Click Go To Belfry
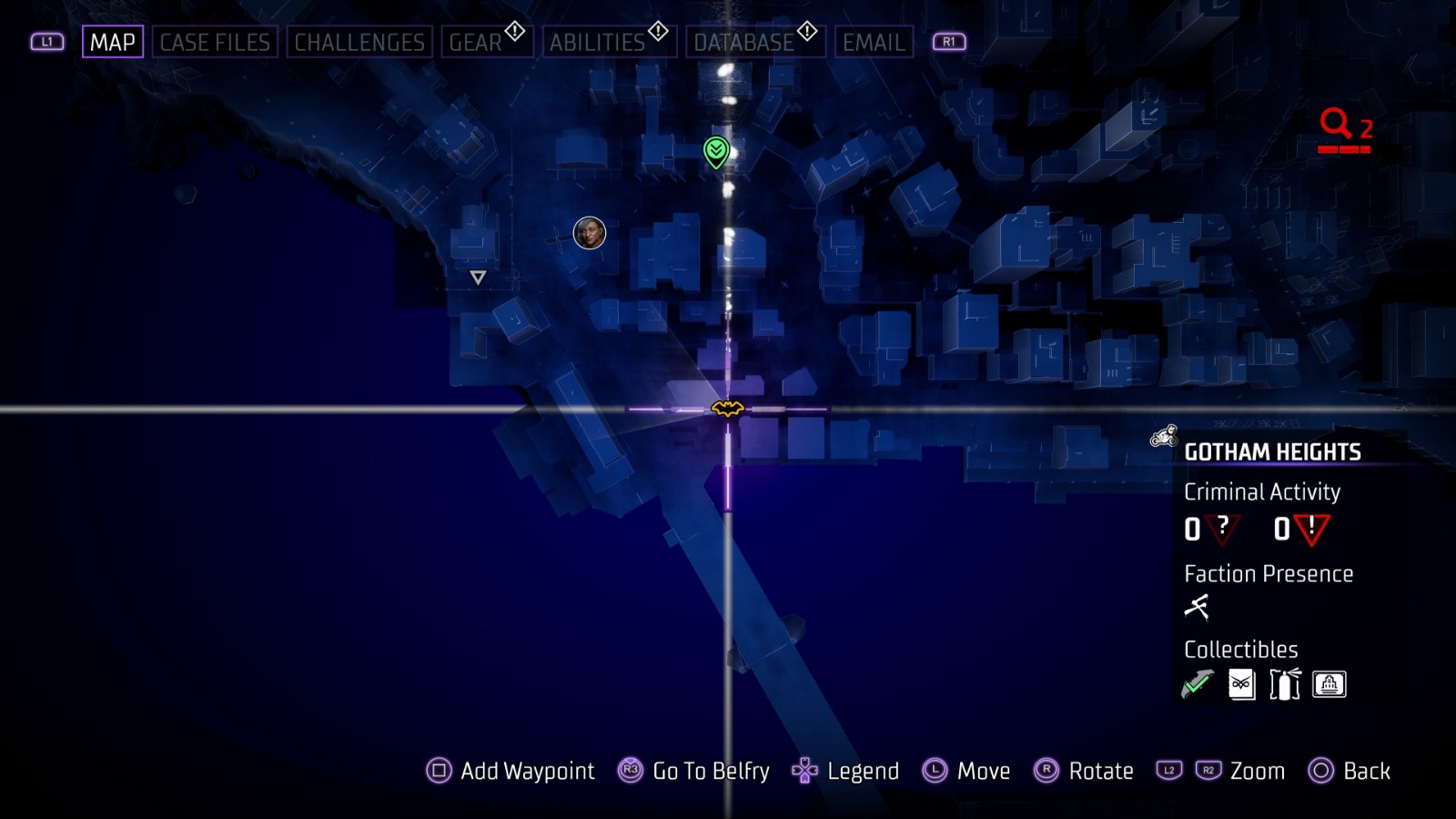The height and width of the screenshot is (819, 1456). pyautogui.click(x=709, y=771)
